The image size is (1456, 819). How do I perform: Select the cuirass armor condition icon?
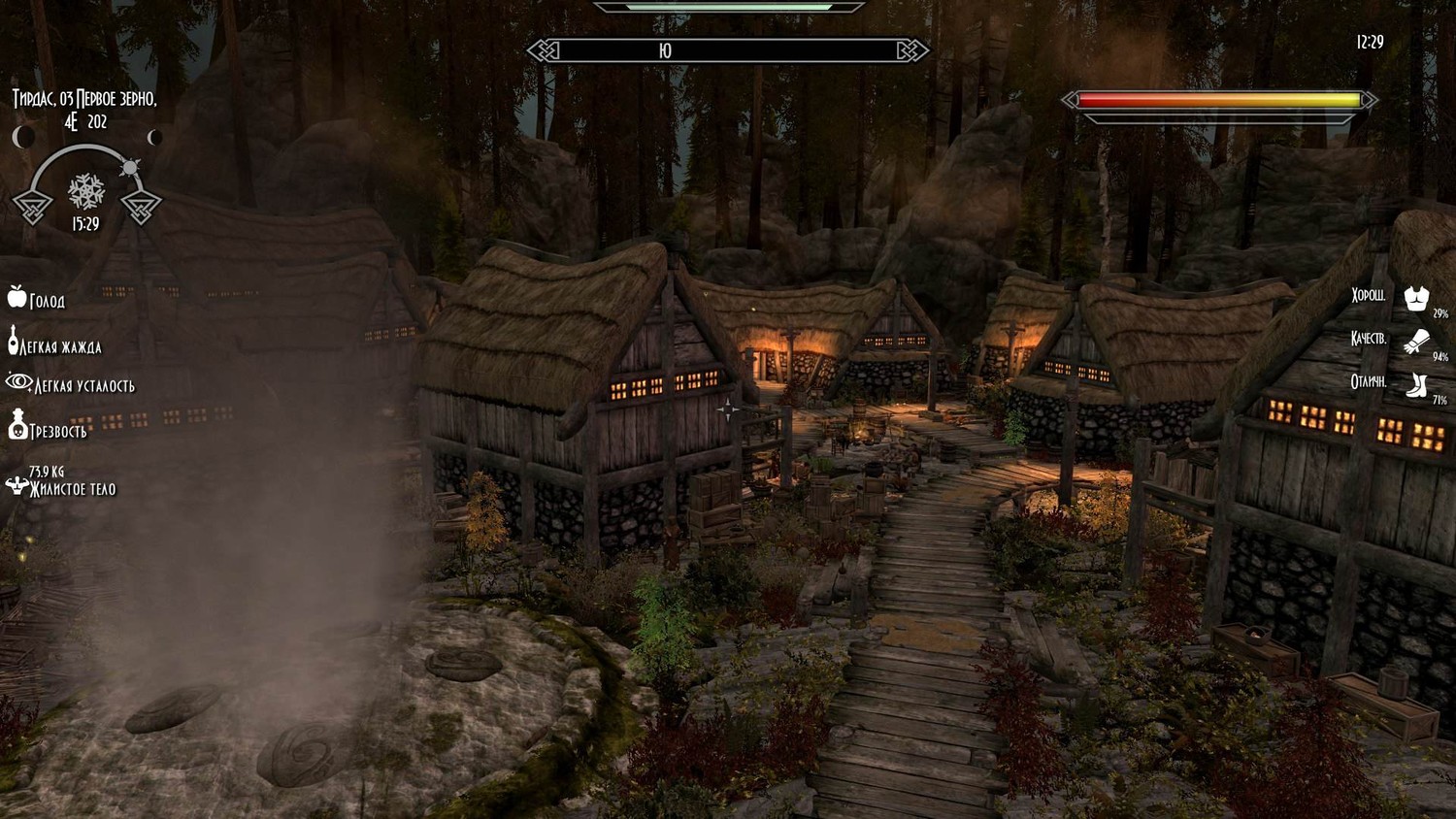point(1416,298)
